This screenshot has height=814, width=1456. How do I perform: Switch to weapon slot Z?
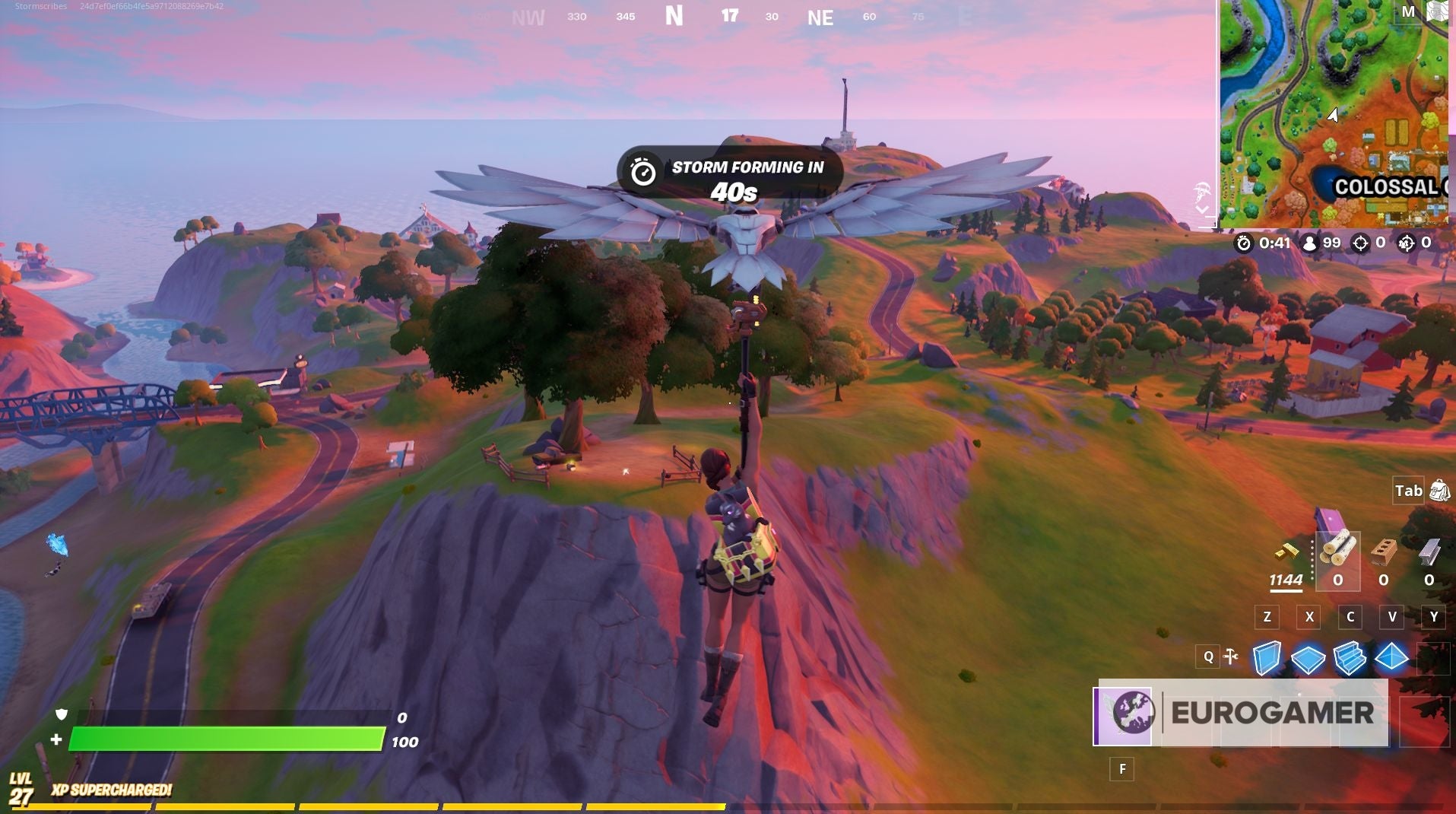pos(1266,618)
